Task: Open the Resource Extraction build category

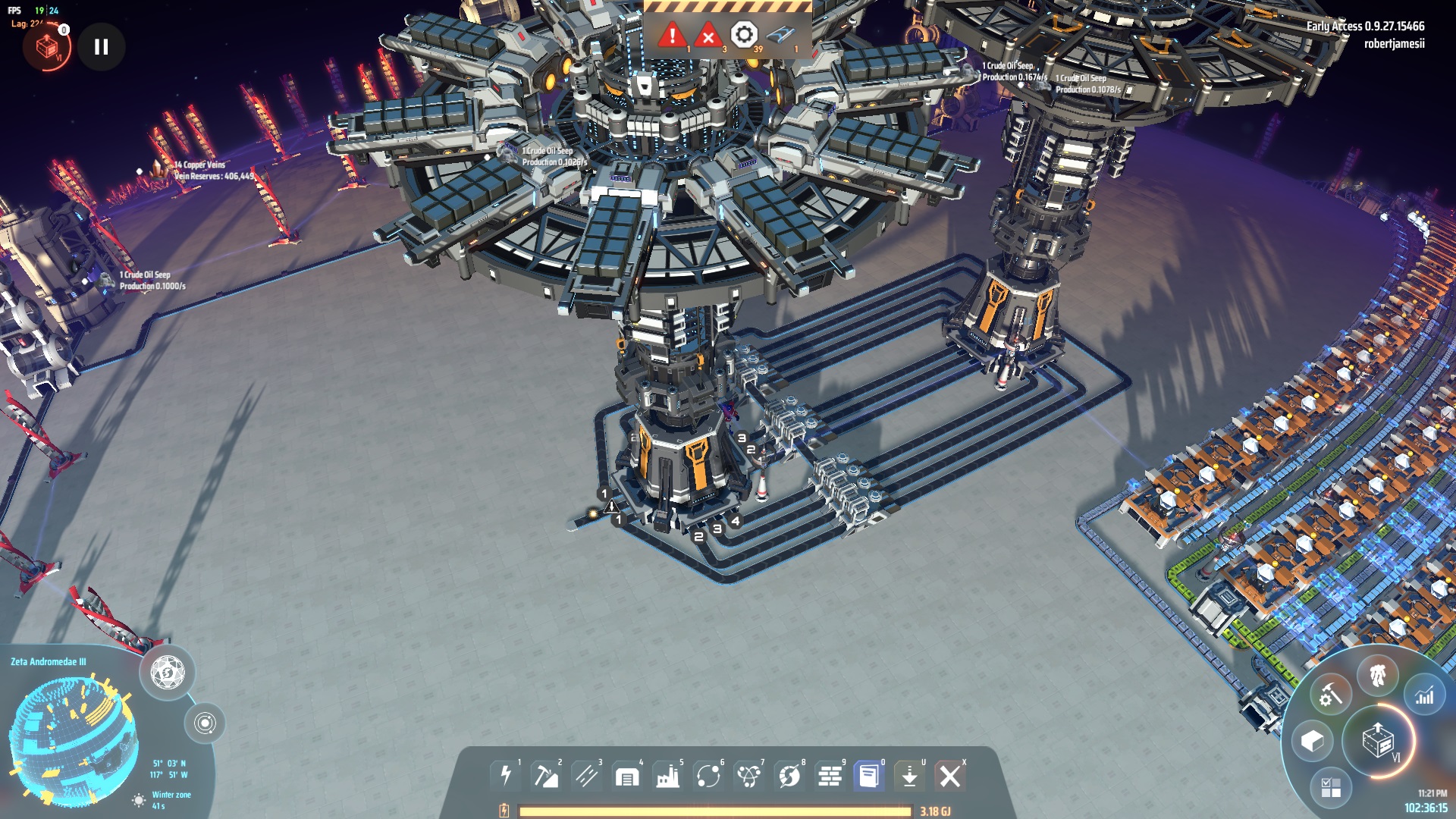Action: click(x=548, y=777)
